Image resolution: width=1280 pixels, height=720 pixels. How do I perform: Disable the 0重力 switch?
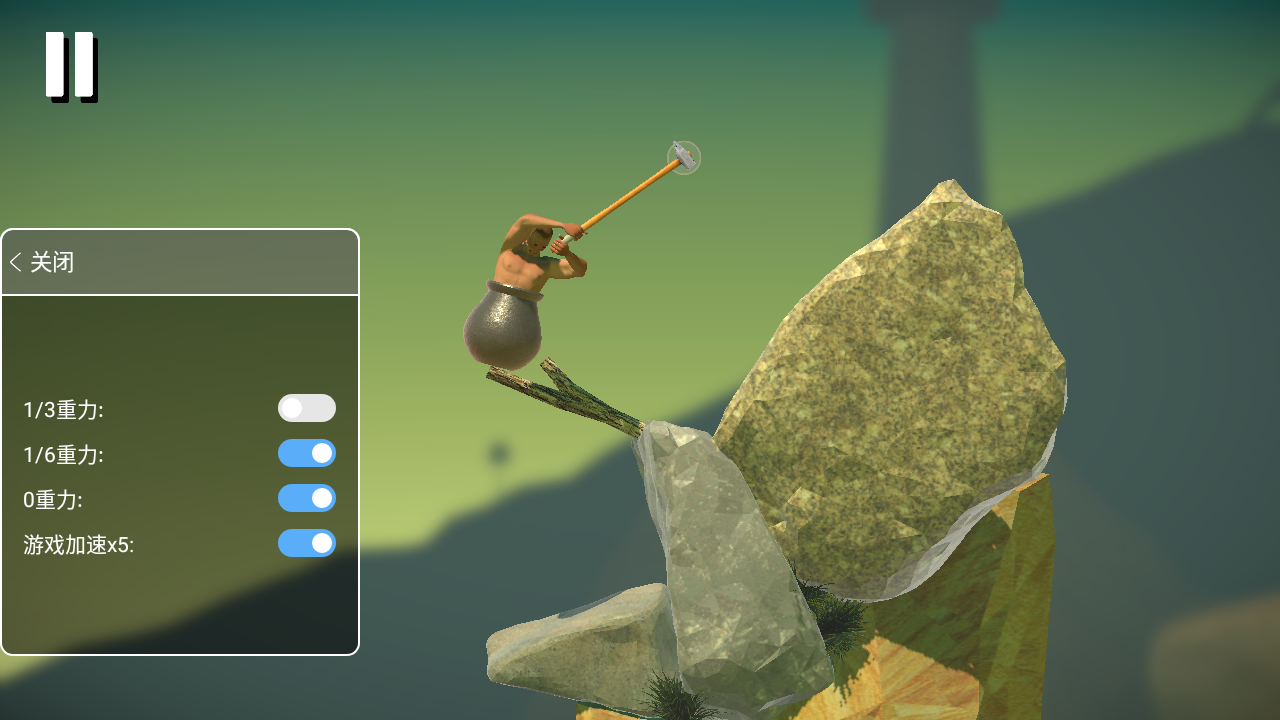[x=307, y=498]
